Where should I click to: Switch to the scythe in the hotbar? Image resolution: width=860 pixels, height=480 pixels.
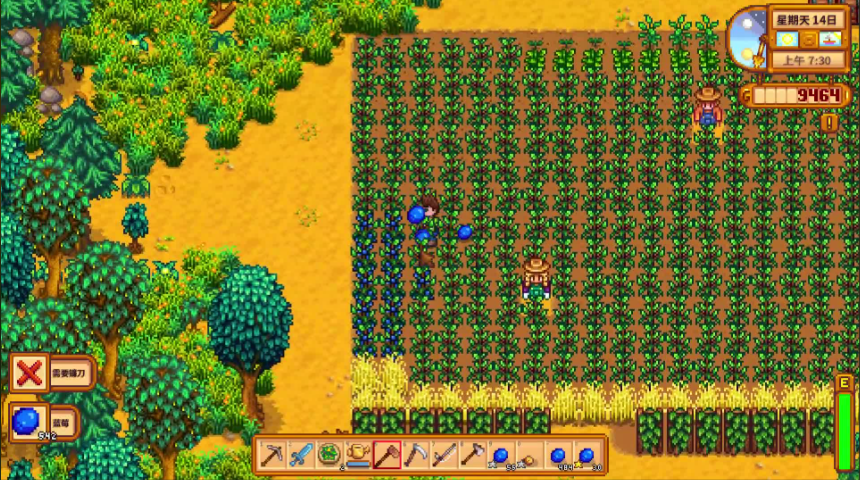tap(415, 455)
